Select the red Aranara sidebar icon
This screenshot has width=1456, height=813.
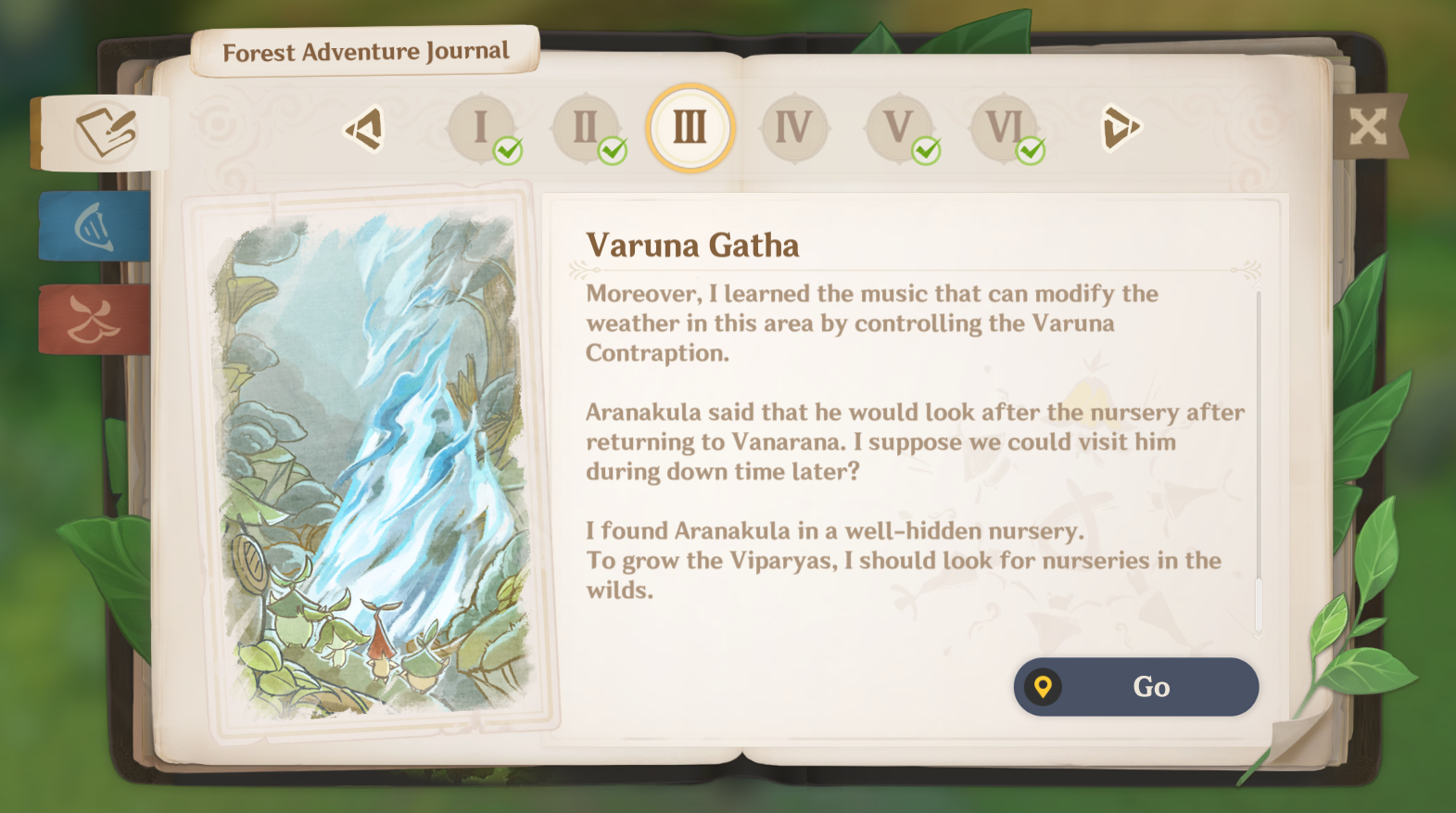click(93, 320)
